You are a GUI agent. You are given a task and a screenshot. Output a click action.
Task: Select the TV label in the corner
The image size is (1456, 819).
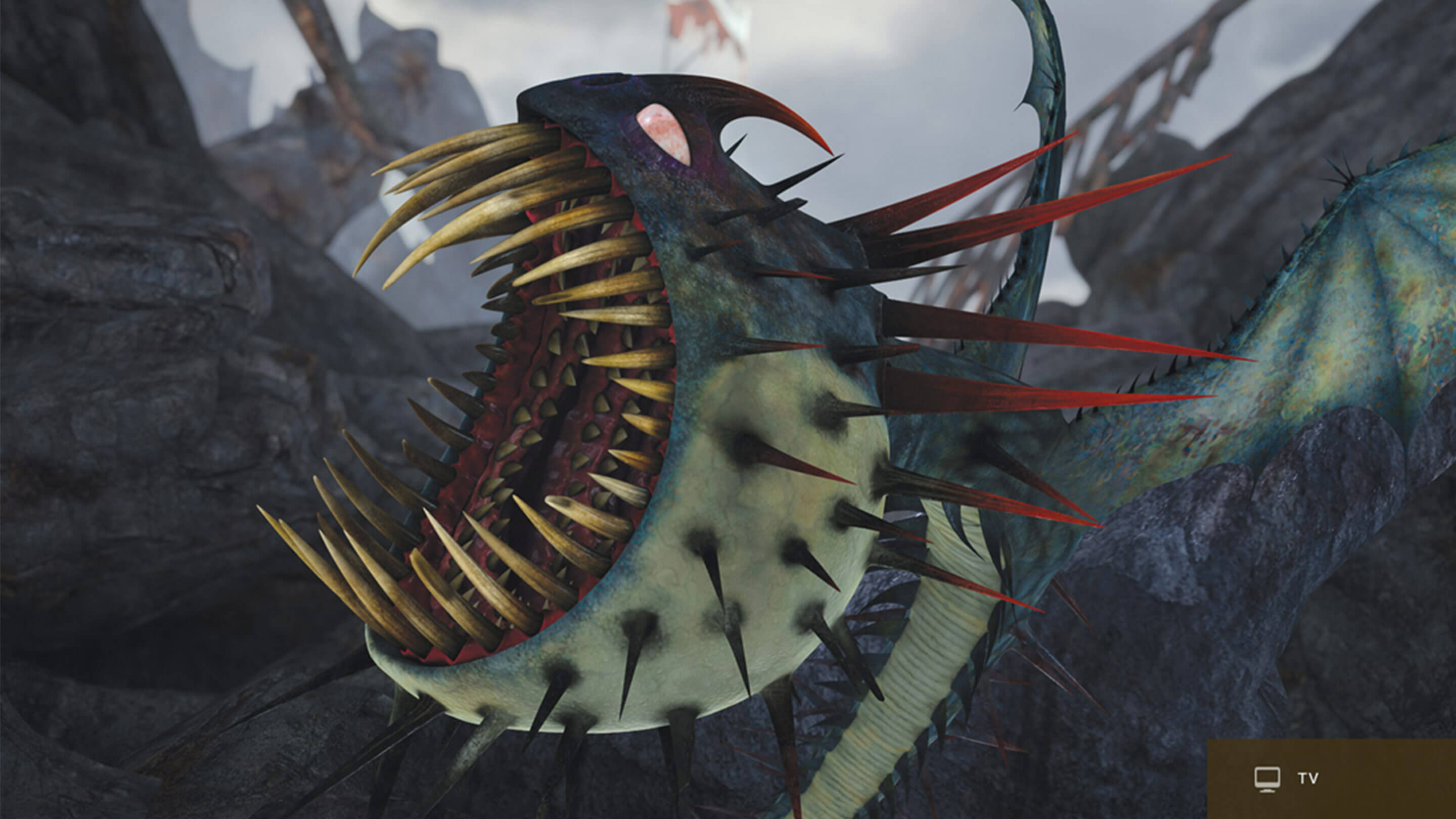1308,779
